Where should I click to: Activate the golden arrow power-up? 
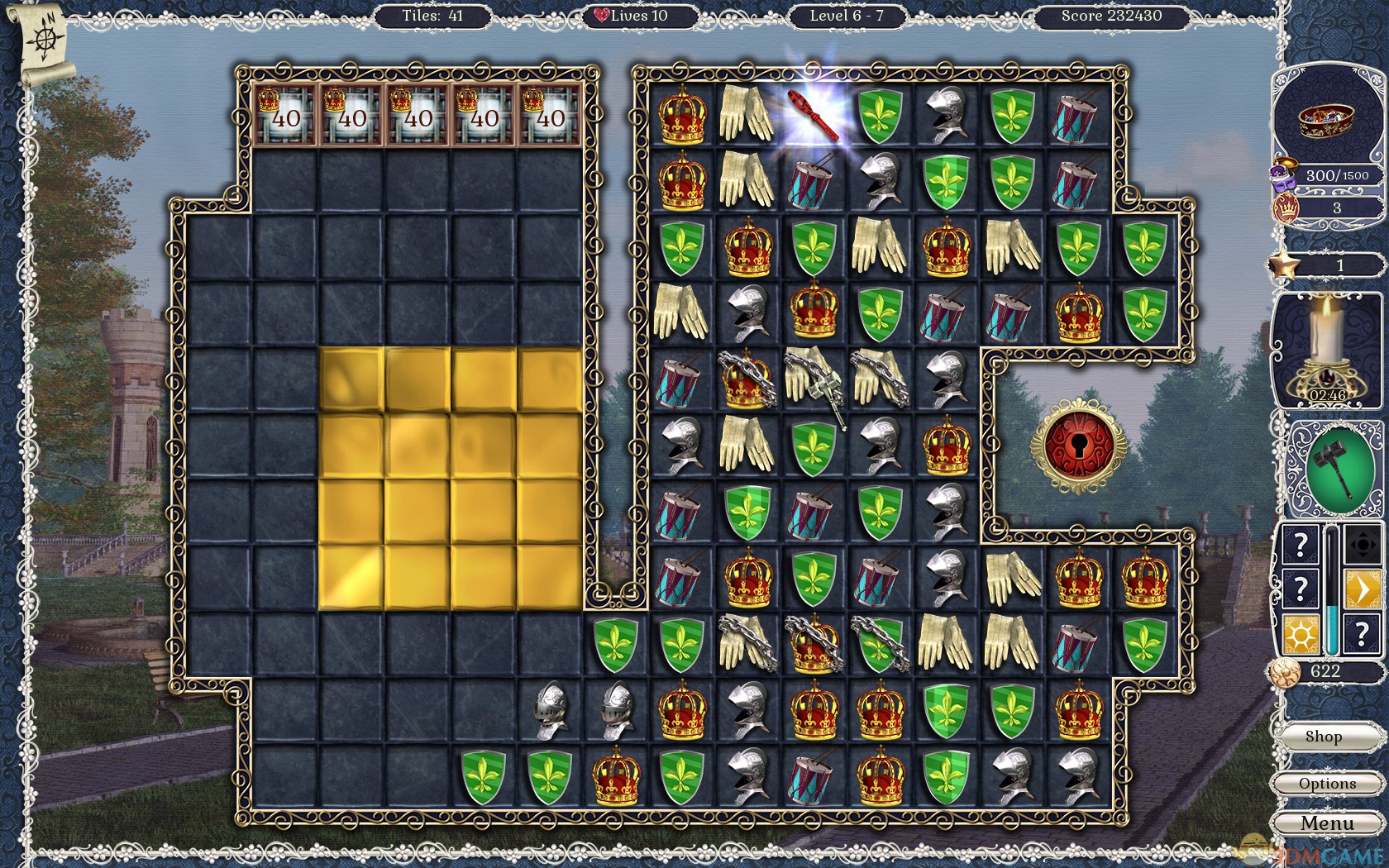click(1362, 589)
